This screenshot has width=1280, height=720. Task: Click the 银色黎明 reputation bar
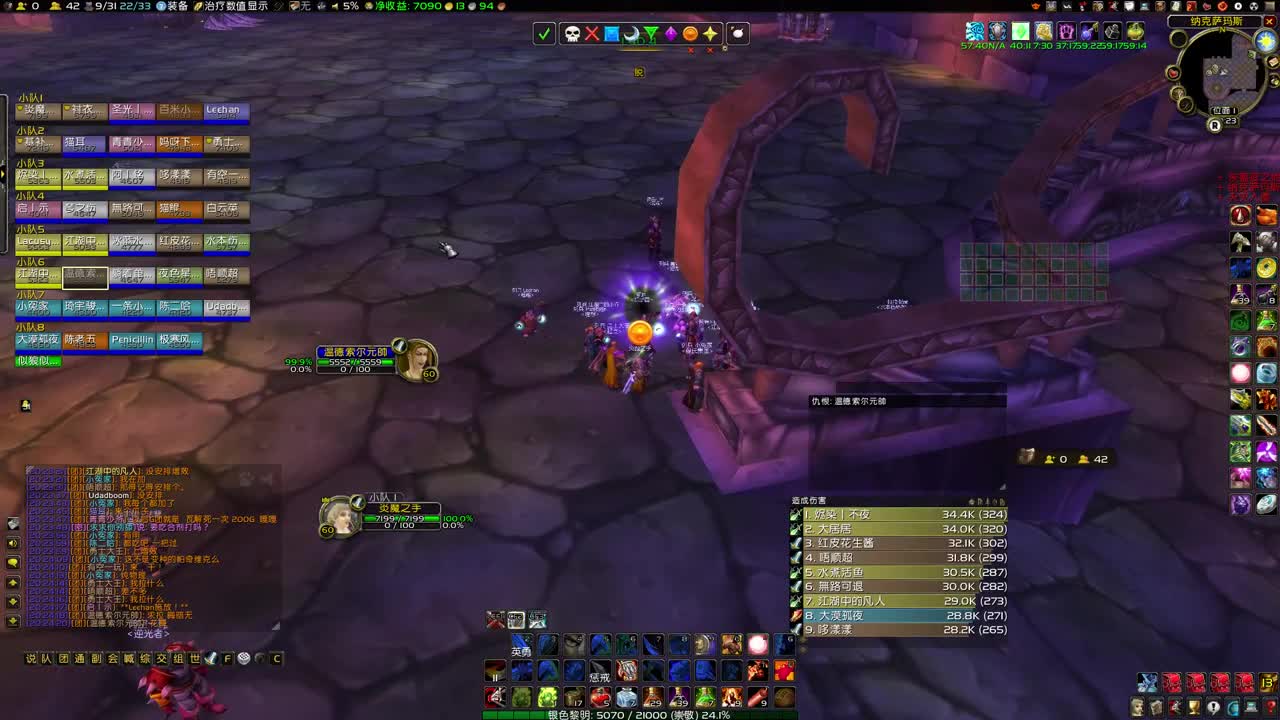(x=637, y=715)
